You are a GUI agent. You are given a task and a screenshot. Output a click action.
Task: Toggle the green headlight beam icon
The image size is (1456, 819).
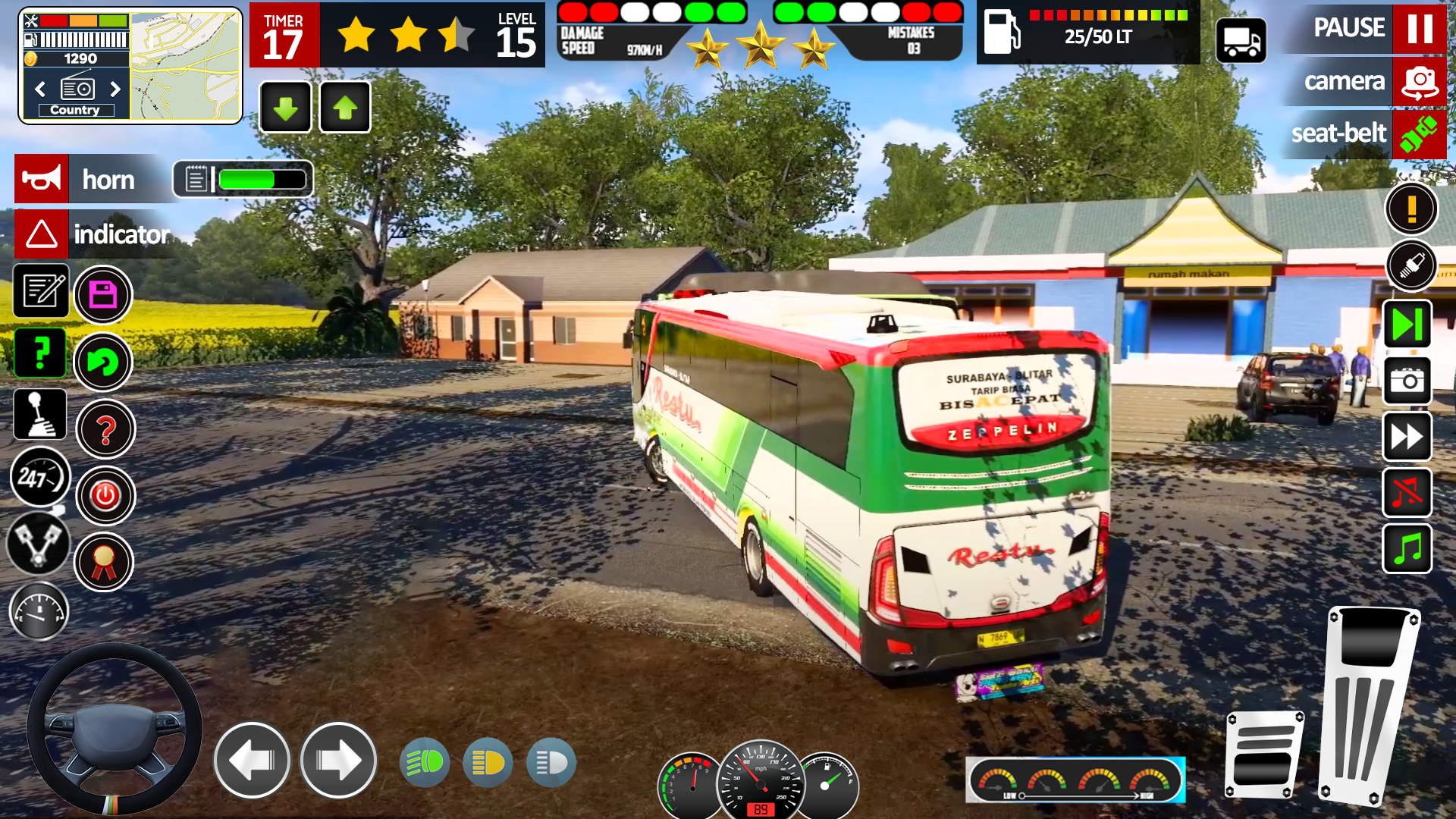[424, 762]
